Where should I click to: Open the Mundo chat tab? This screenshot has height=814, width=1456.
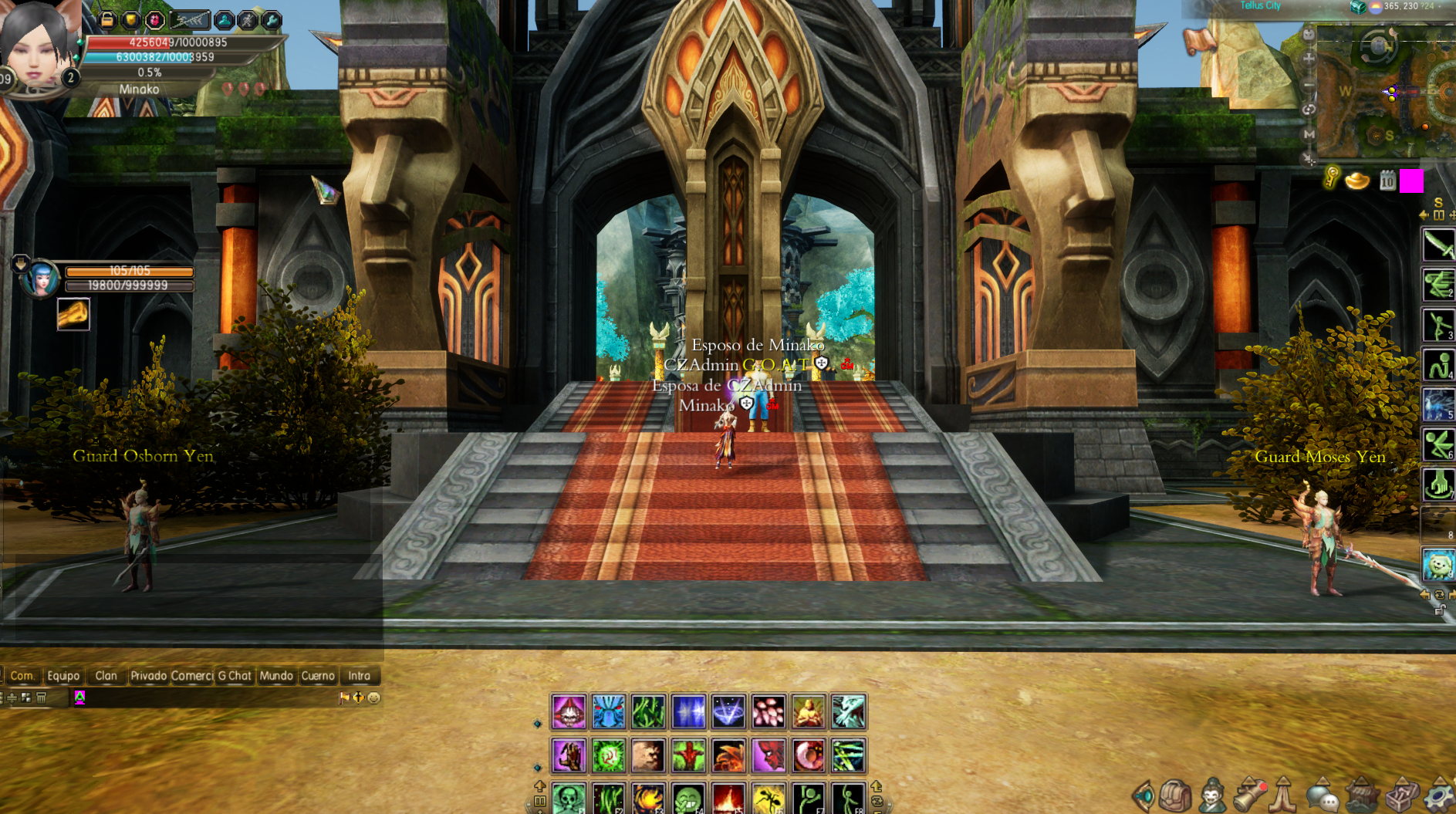(x=275, y=676)
